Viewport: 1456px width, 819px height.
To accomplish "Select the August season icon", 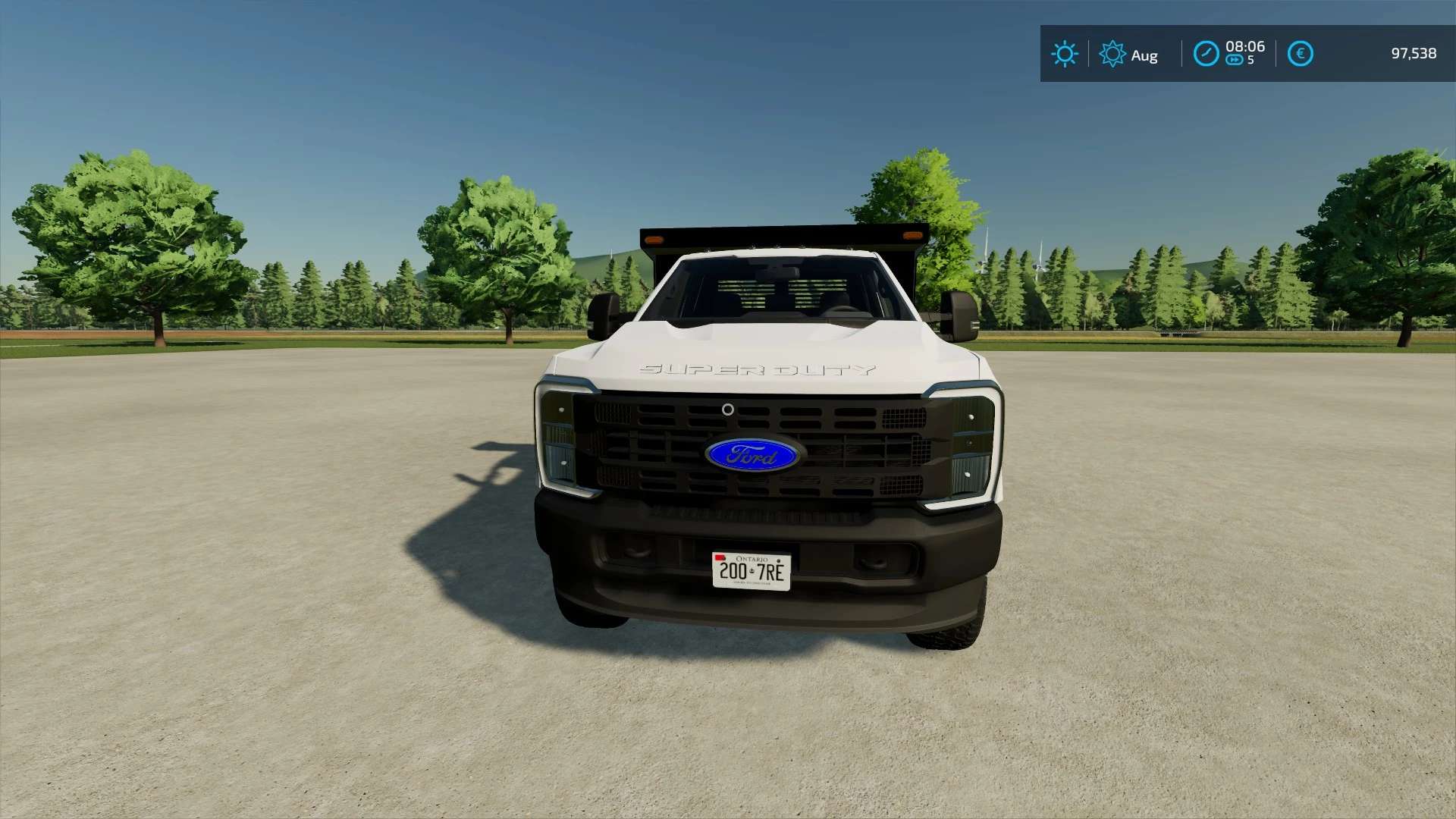I will point(1112,54).
